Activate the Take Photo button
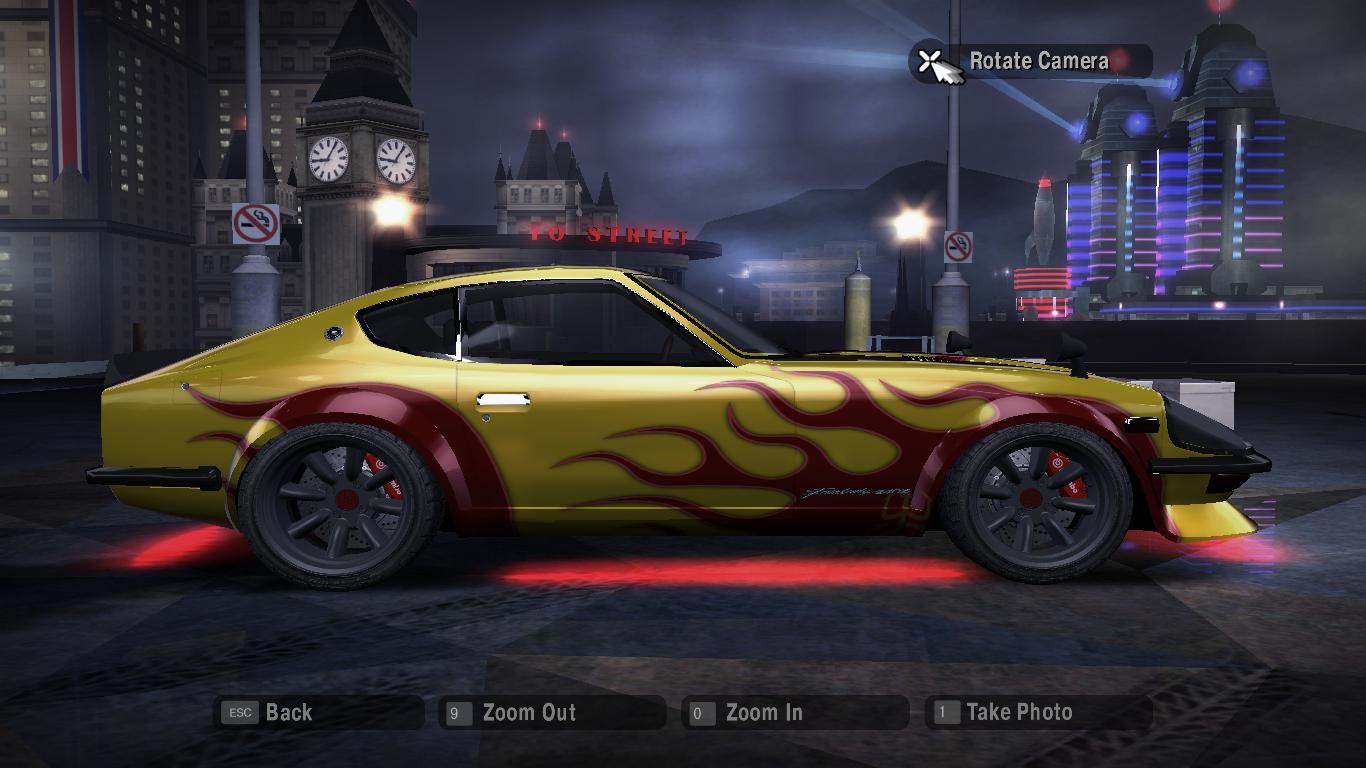The height and width of the screenshot is (768, 1366). coord(1018,713)
